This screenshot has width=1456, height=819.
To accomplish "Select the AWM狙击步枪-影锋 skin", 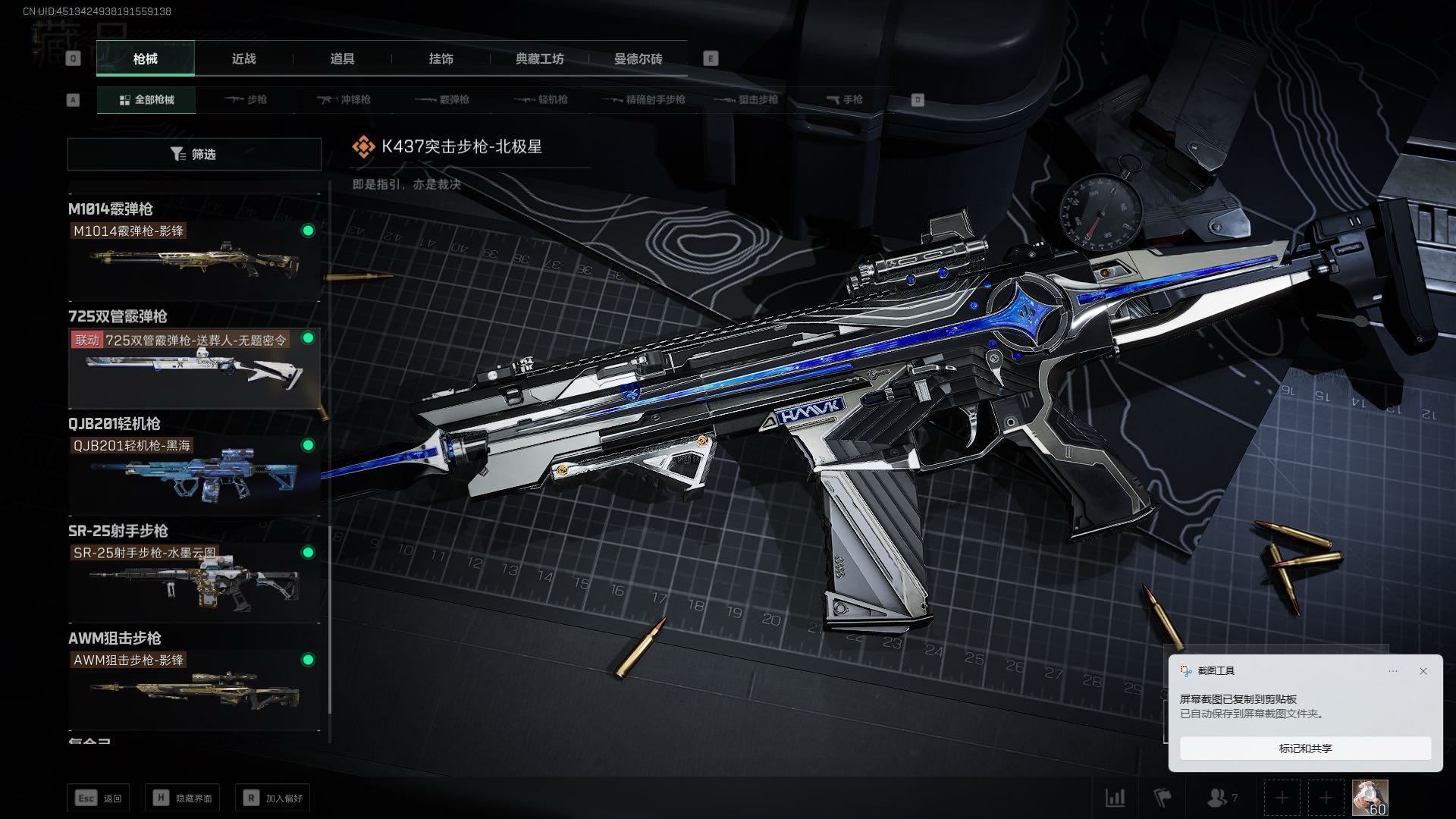I will pos(194,690).
